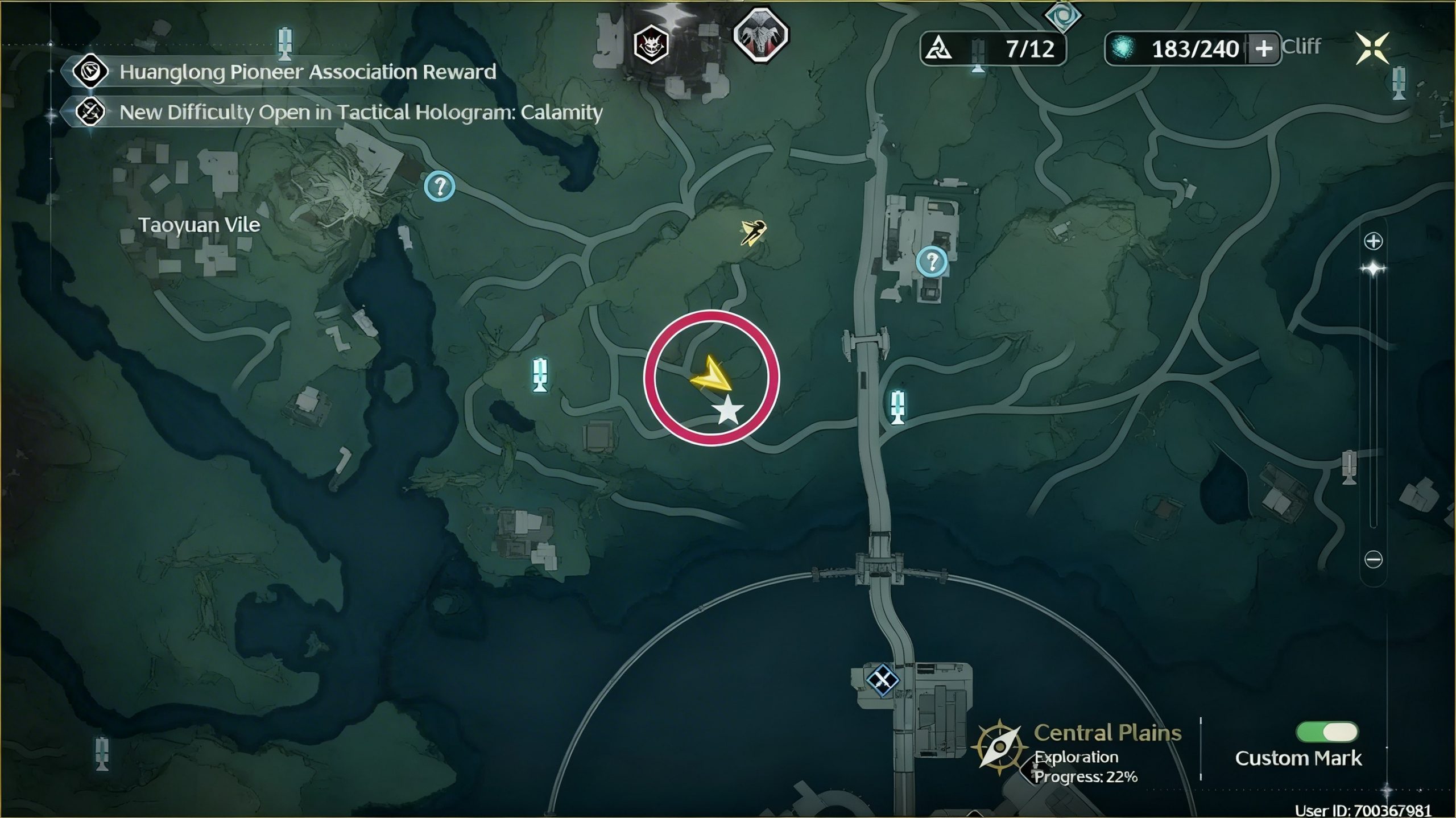1456x818 pixels.
Task: Open Huanglong Pioneer Association Reward notice
Action: tap(307, 72)
